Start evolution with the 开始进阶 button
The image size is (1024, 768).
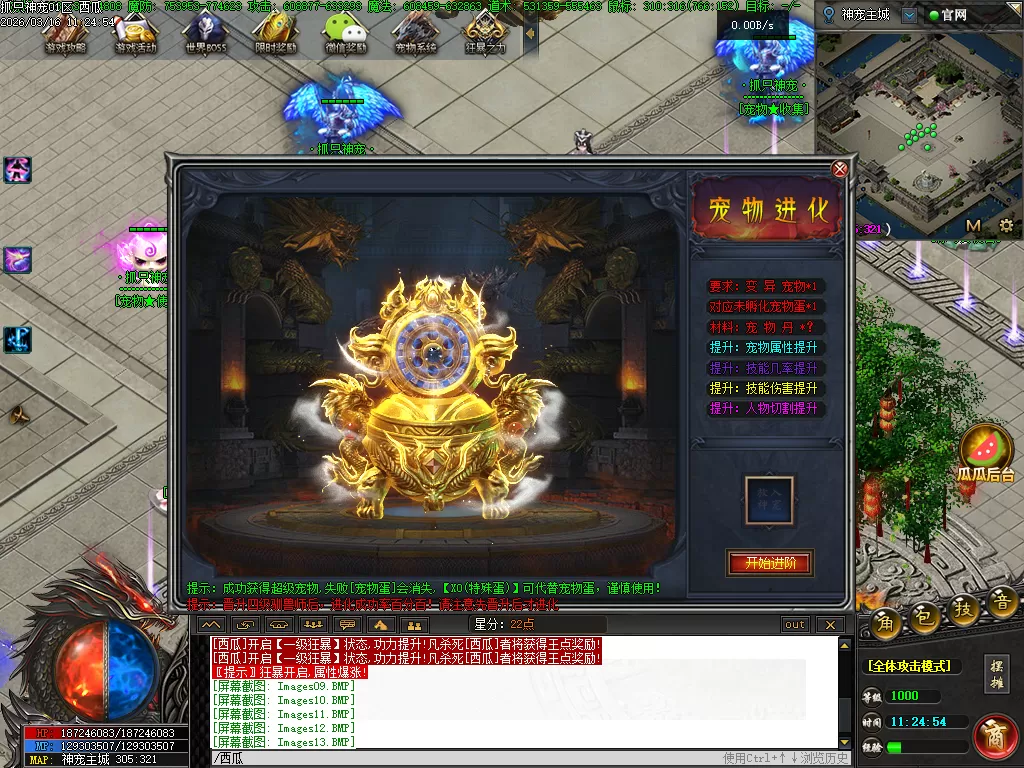(769, 563)
